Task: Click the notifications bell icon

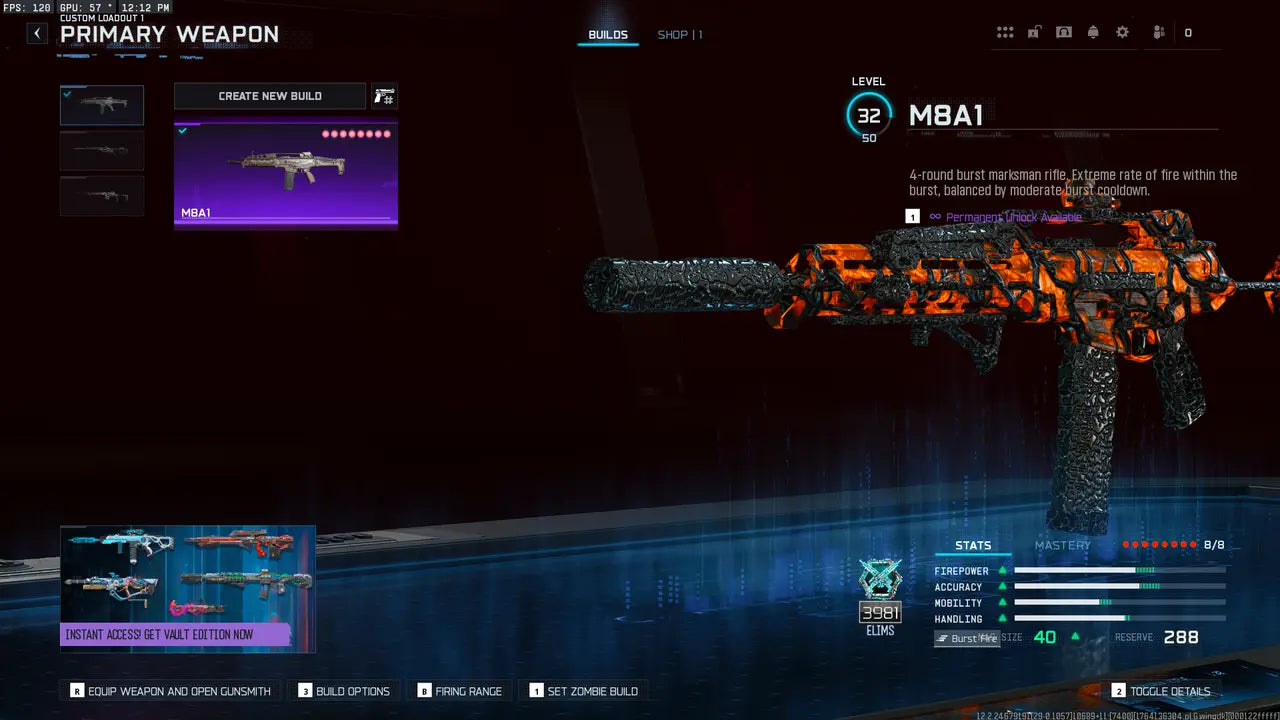Action: click(1093, 31)
